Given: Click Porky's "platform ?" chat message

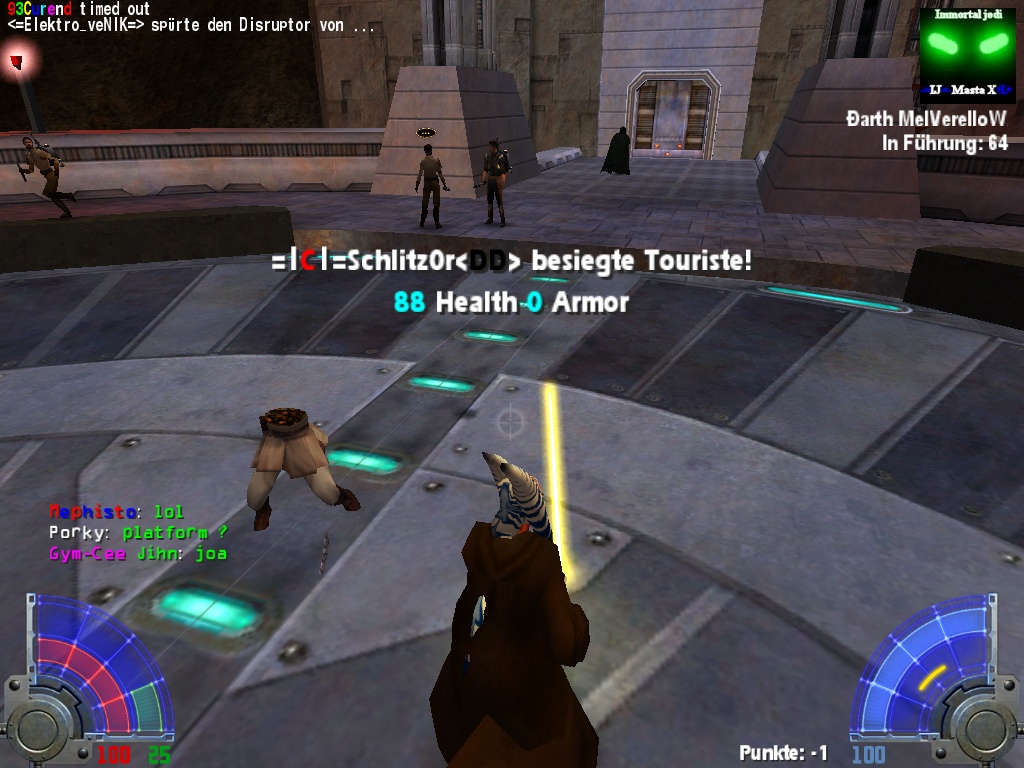Looking at the screenshot, I should click(x=138, y=533).
